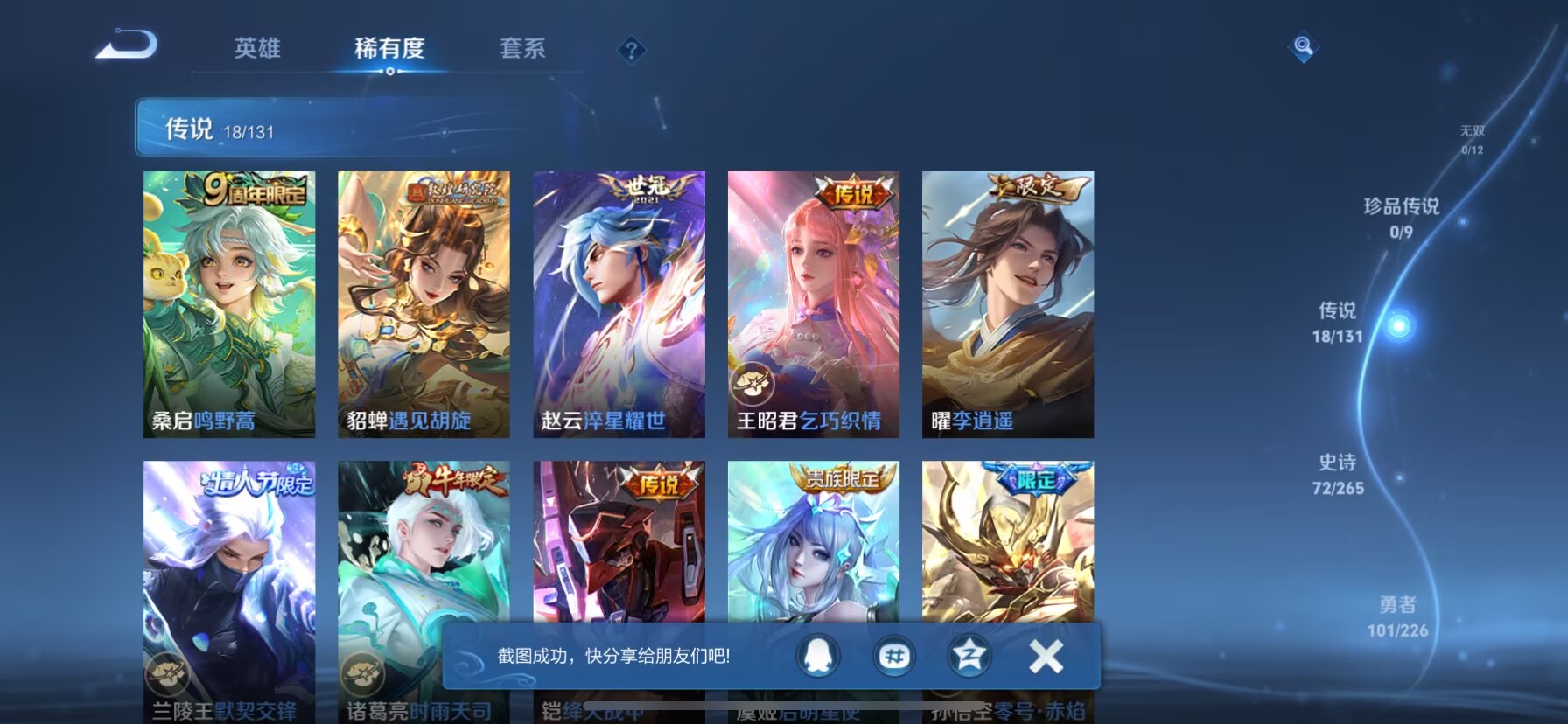Click the star badge on 王昭君乞巧织情 card
The width and height of the screenshot is (1568, 724).
point(754,383)
